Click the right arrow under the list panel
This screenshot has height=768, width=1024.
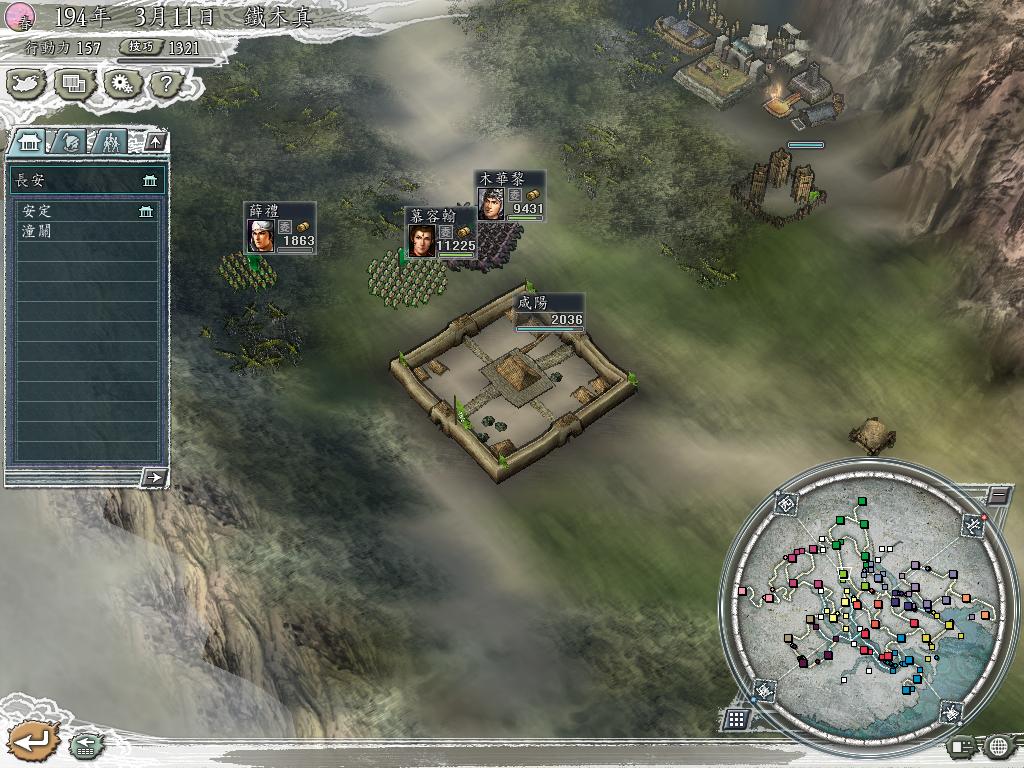pos(154,477)
